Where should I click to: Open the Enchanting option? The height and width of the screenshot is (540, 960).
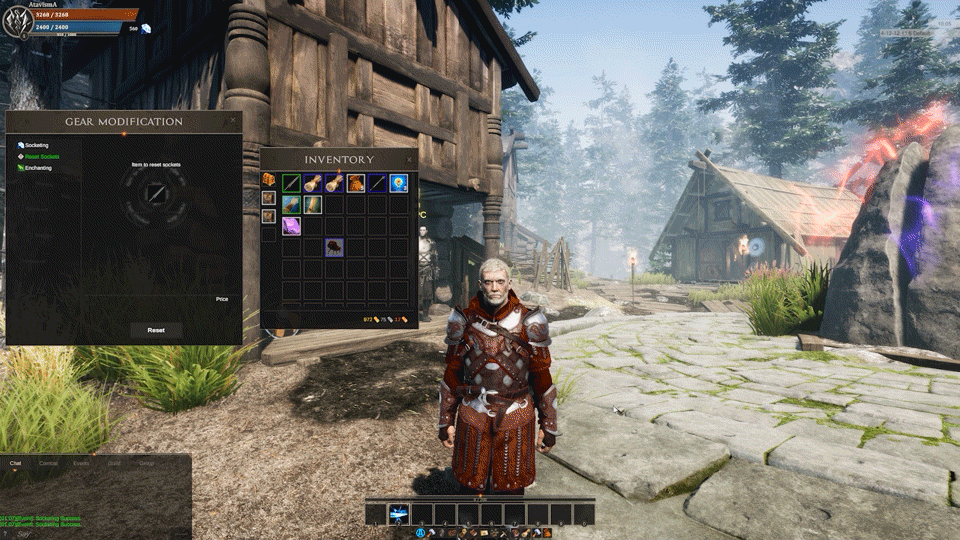point(38,168)
